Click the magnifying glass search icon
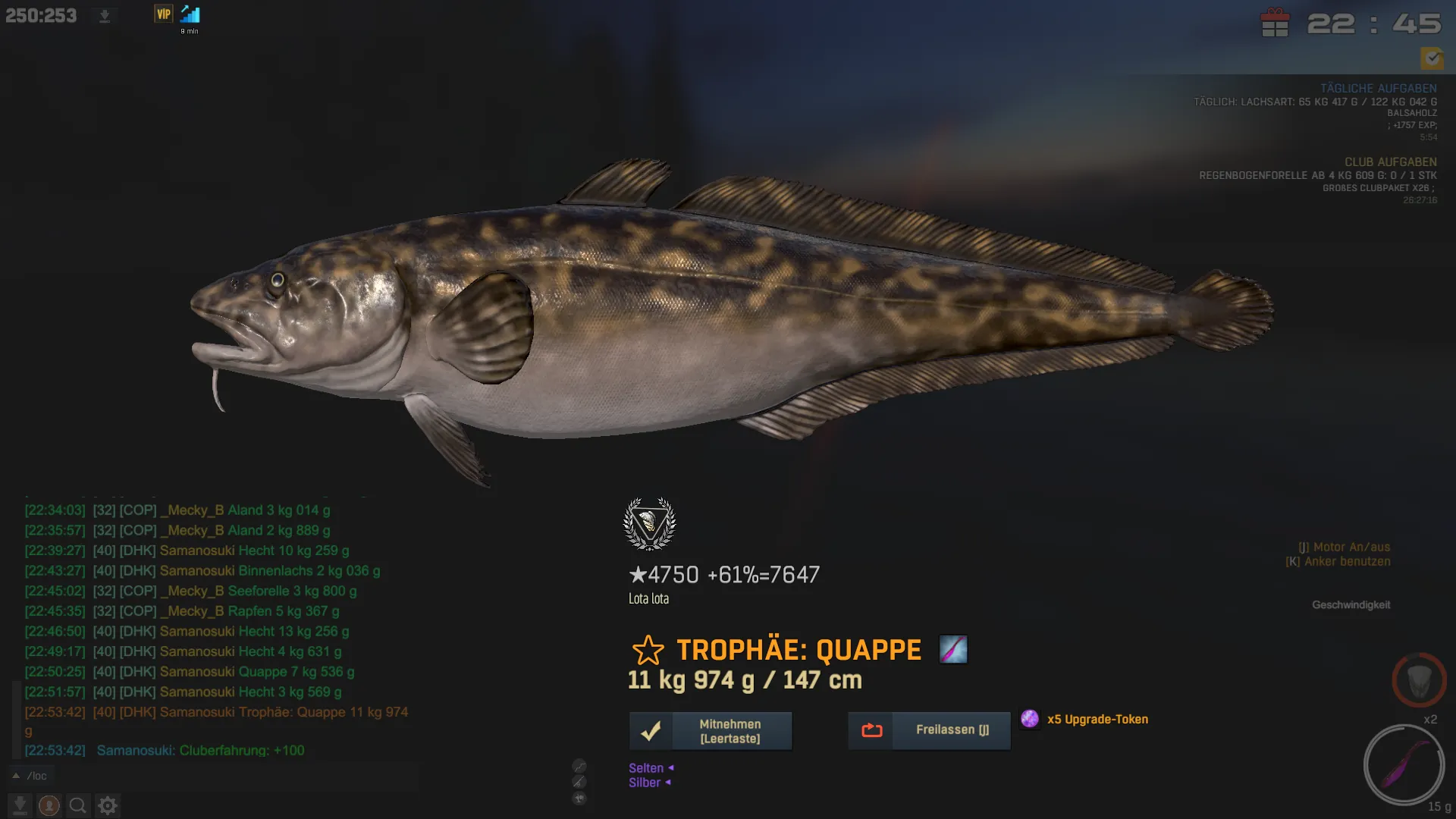Viewport: 1456px width, 819px height. [x=77, y=805]
